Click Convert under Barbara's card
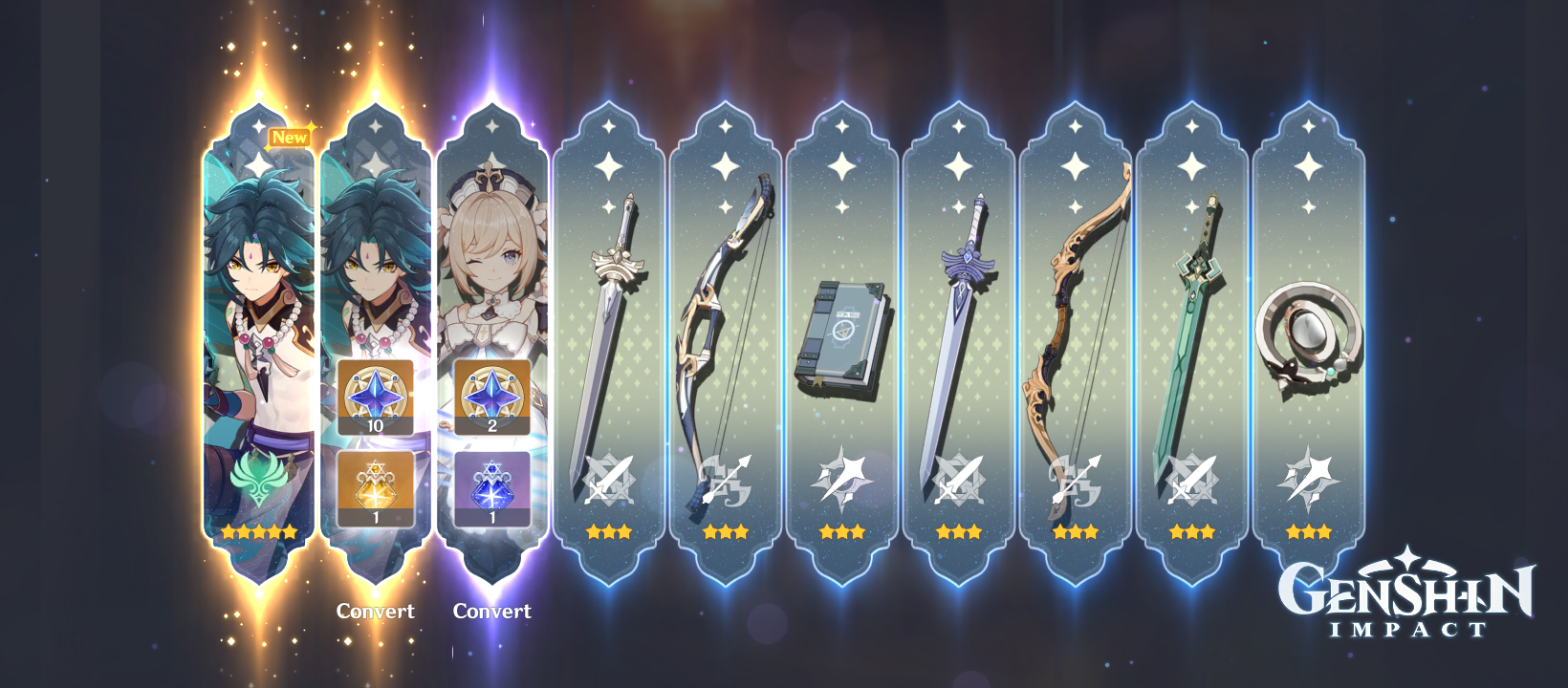Image resolution: width=1568 pixels, height=688 pixels. (x=494, y=612)
